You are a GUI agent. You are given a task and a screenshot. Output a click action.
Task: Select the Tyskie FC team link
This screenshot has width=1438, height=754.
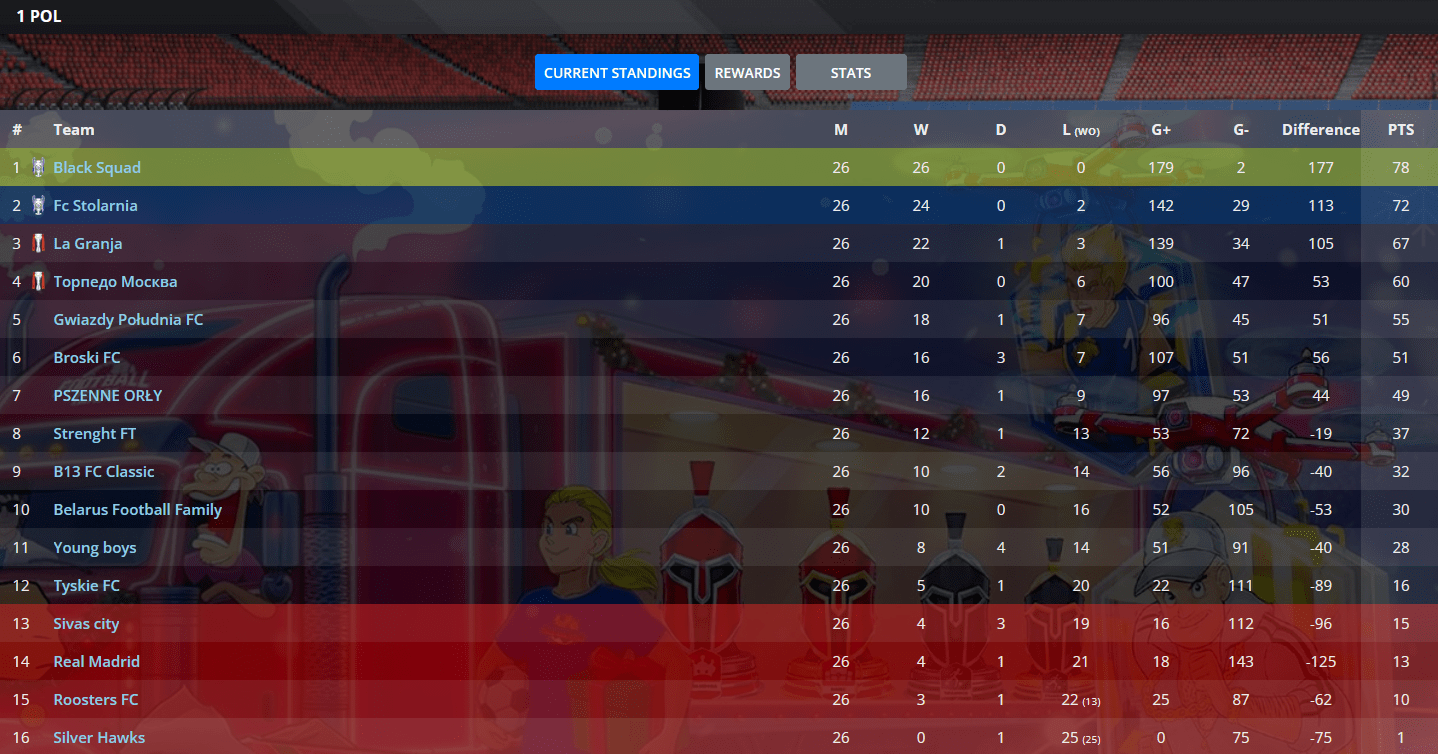click(x=86, y=586)
